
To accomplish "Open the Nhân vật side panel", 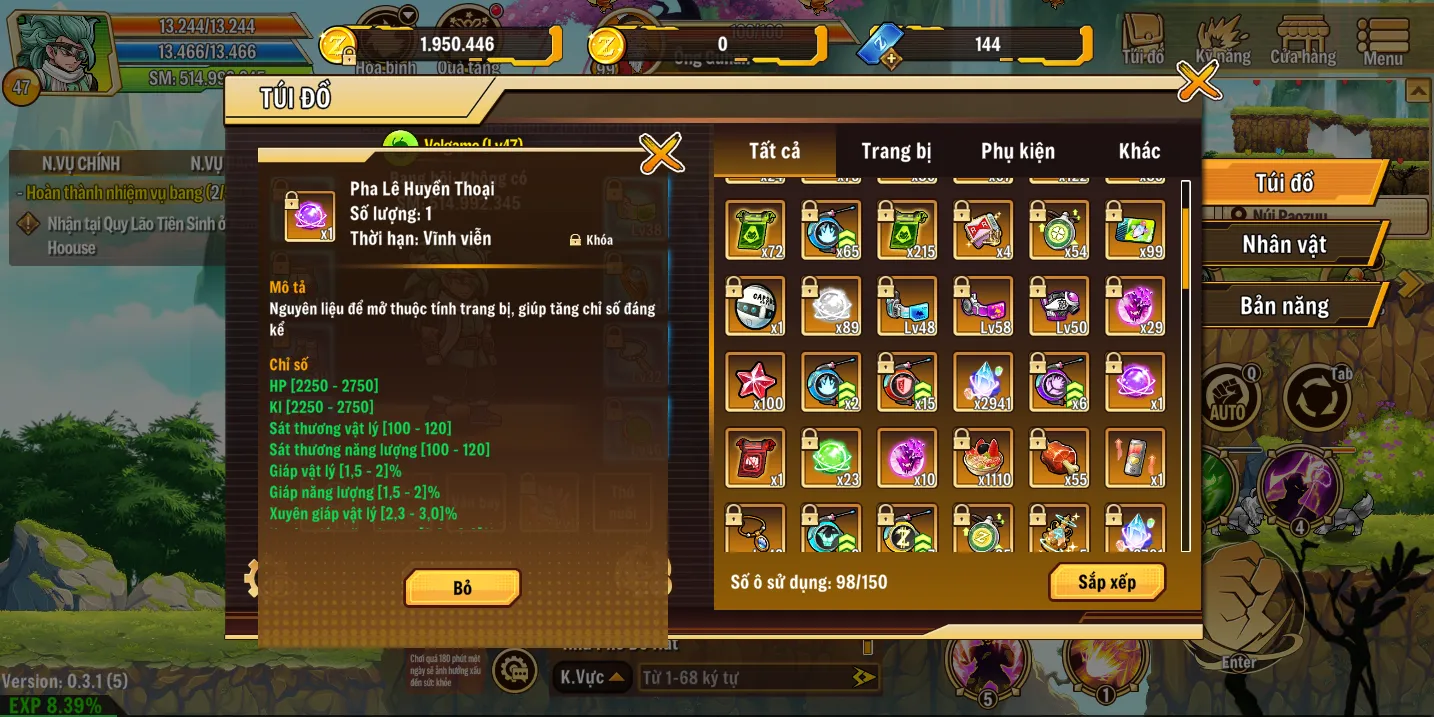I will 1285,244.
